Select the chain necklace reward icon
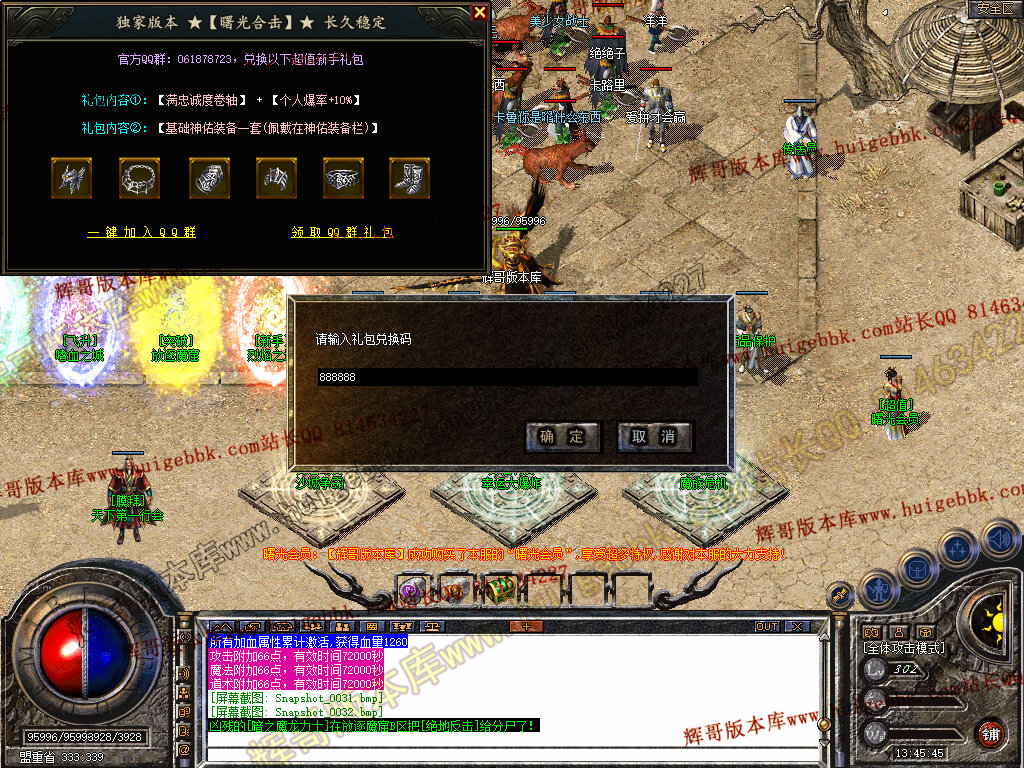 coord(139,178)
